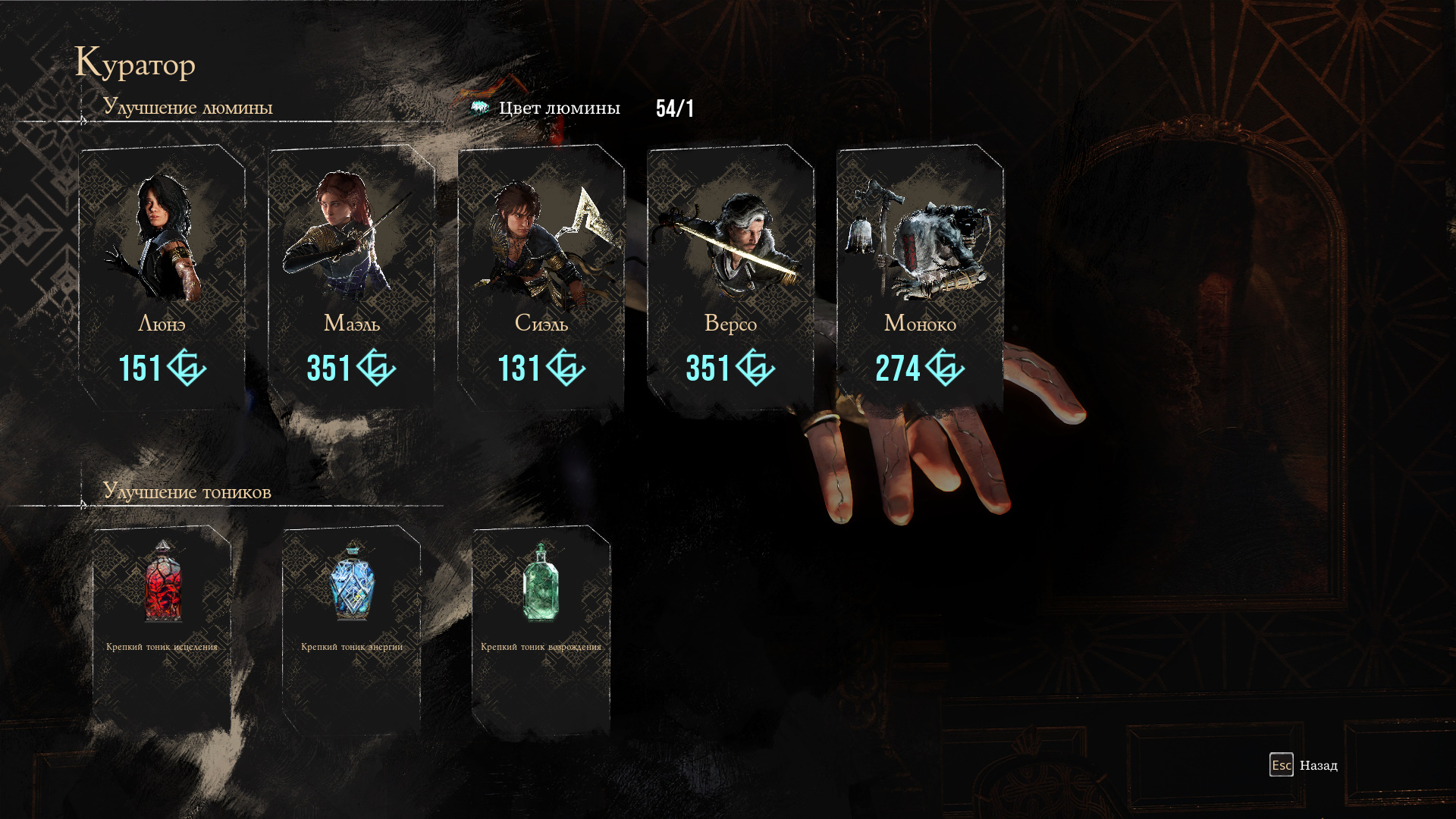Select the Версо character card
Viewport: 1456px width, 819px height.
[x=730, y=277]
